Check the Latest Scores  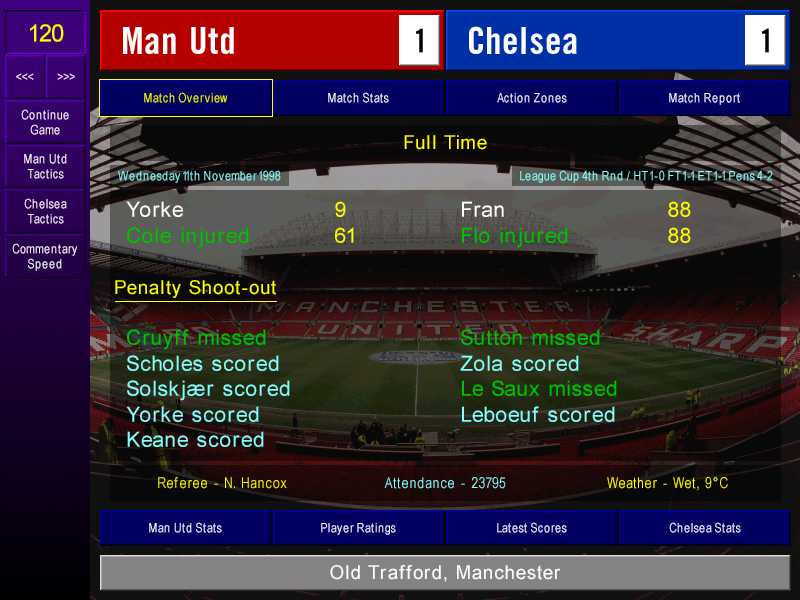click(531, 528)
